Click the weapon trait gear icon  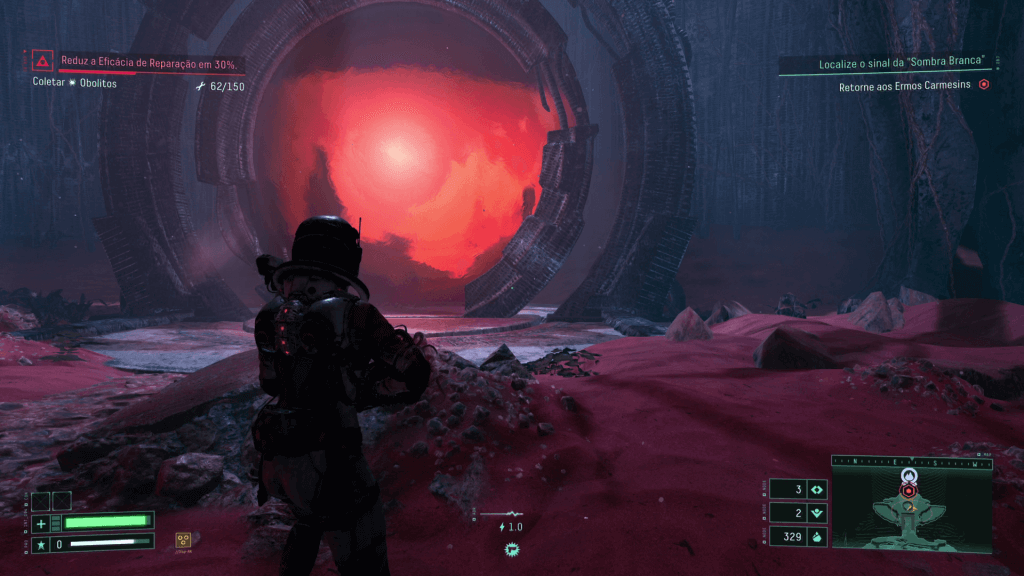point(511,548)
